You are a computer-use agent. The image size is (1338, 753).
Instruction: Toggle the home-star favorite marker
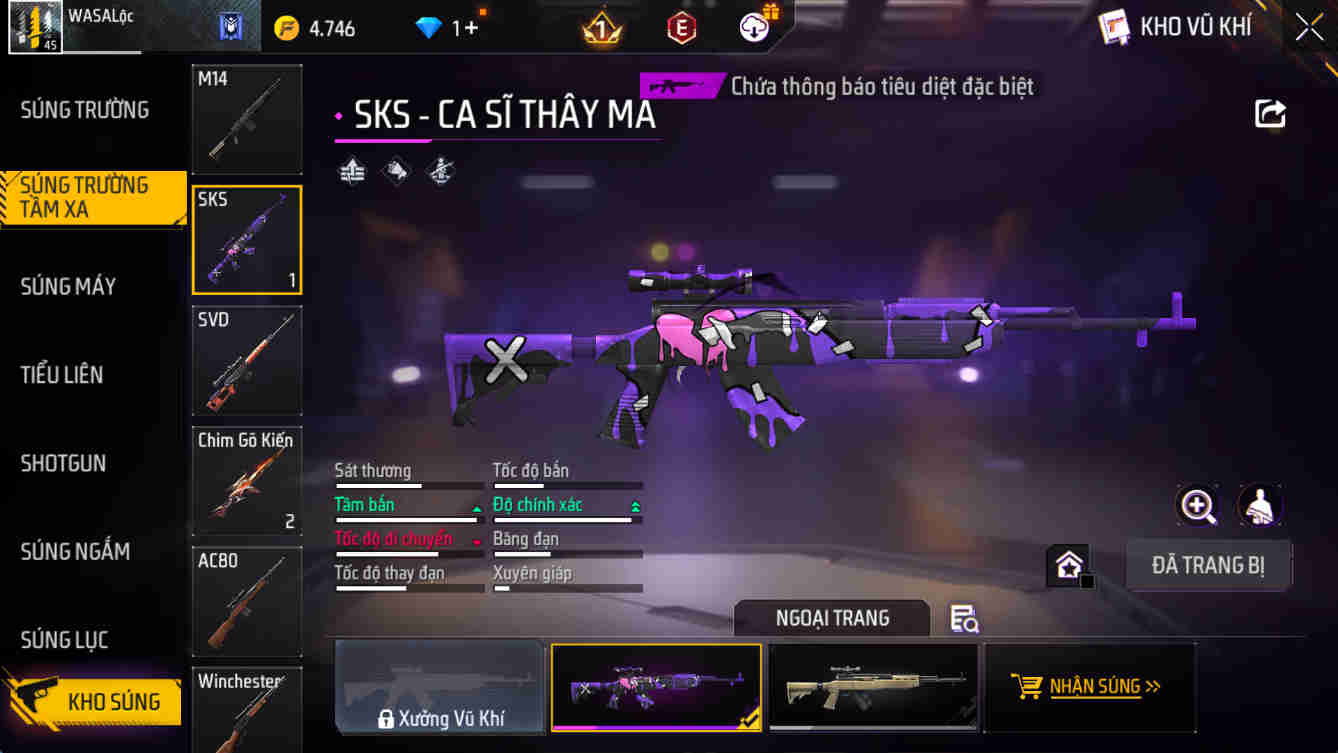pyautogui.click(x=1068, y=565)
